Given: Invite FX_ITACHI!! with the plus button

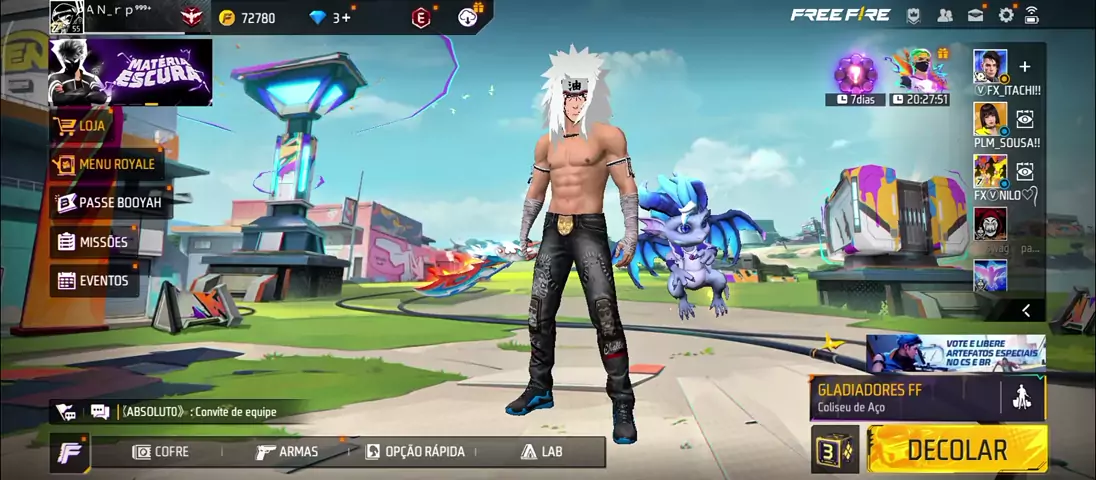Looking at the screenshot, I should point(1024,67).
